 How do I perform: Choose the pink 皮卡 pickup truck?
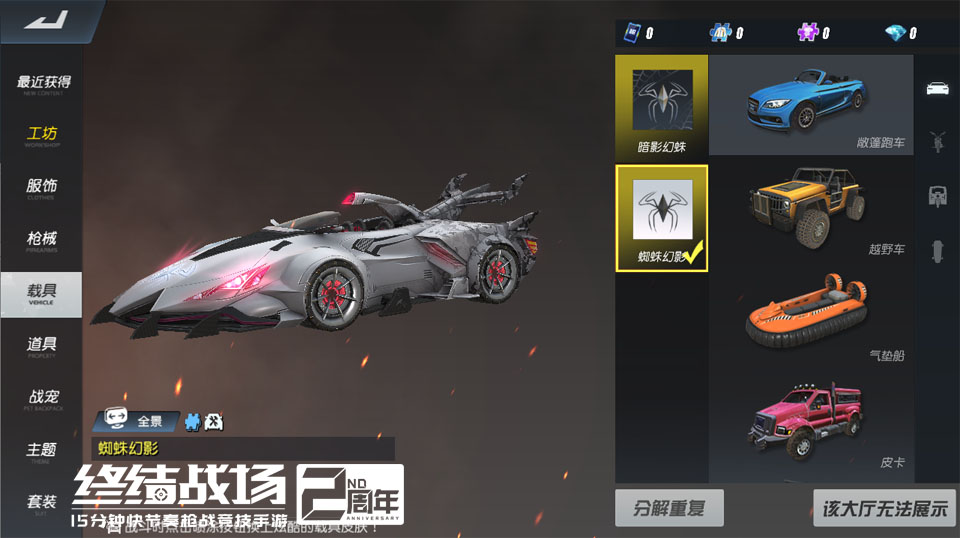811,425
